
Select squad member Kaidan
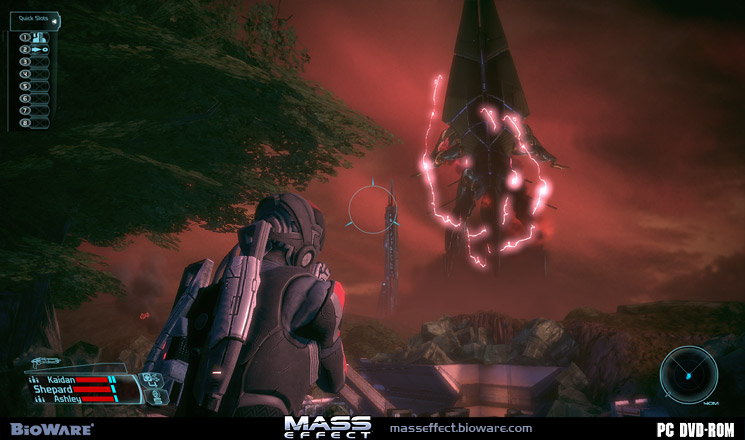62,380
